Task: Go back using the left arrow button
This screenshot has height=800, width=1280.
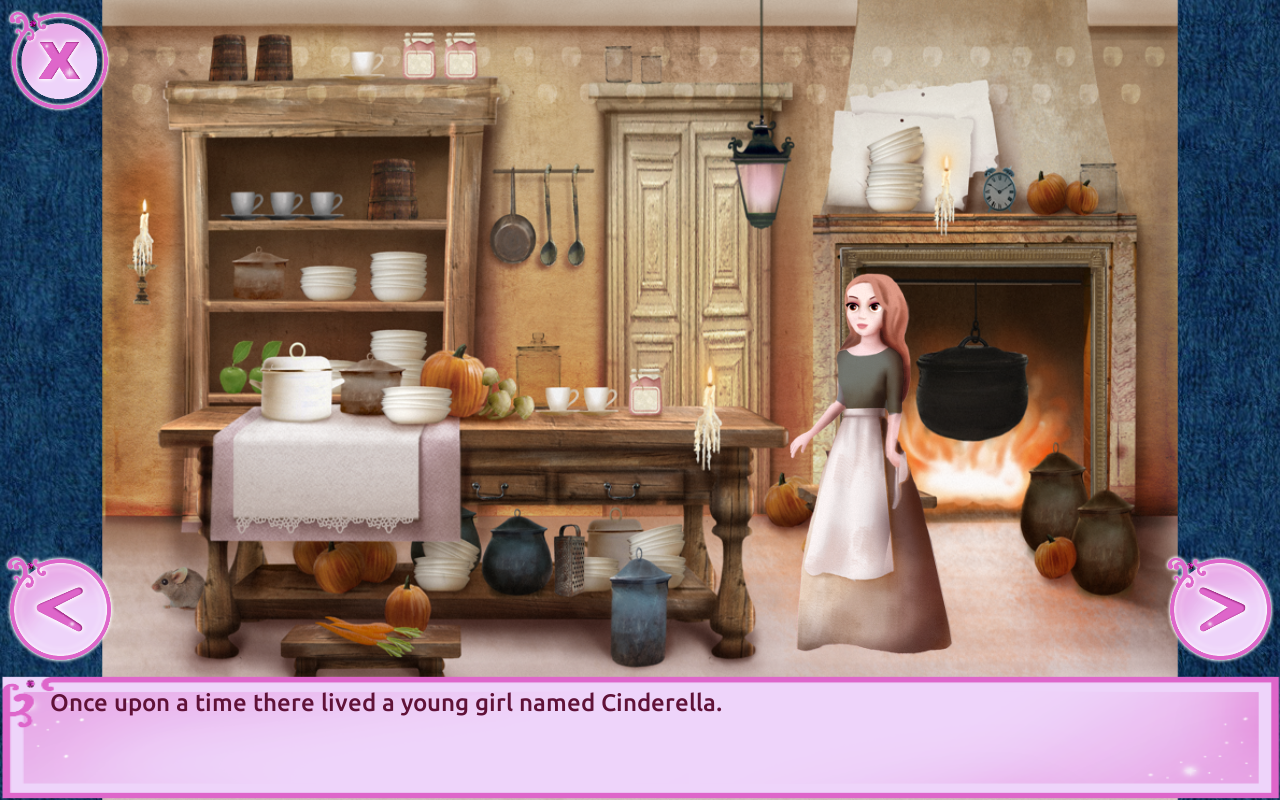Action: [62, 610]
